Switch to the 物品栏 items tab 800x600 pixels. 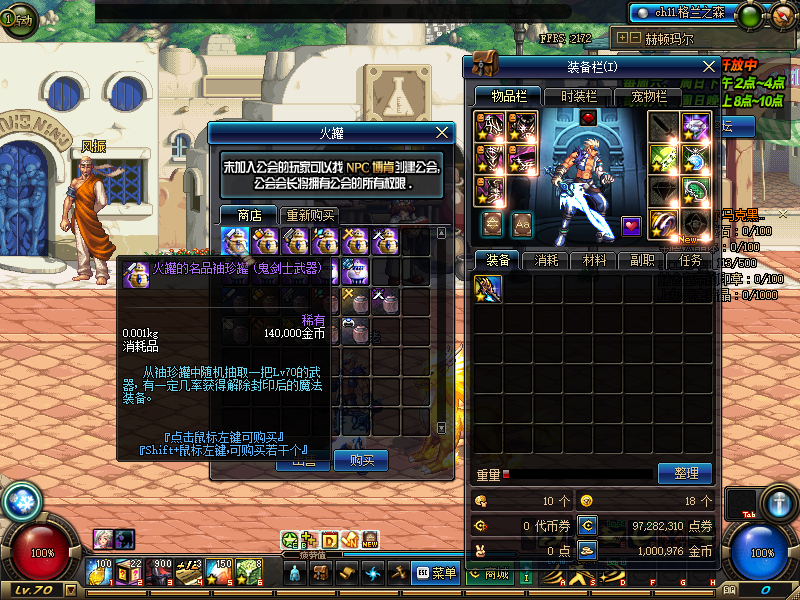[x=508, y=96]
